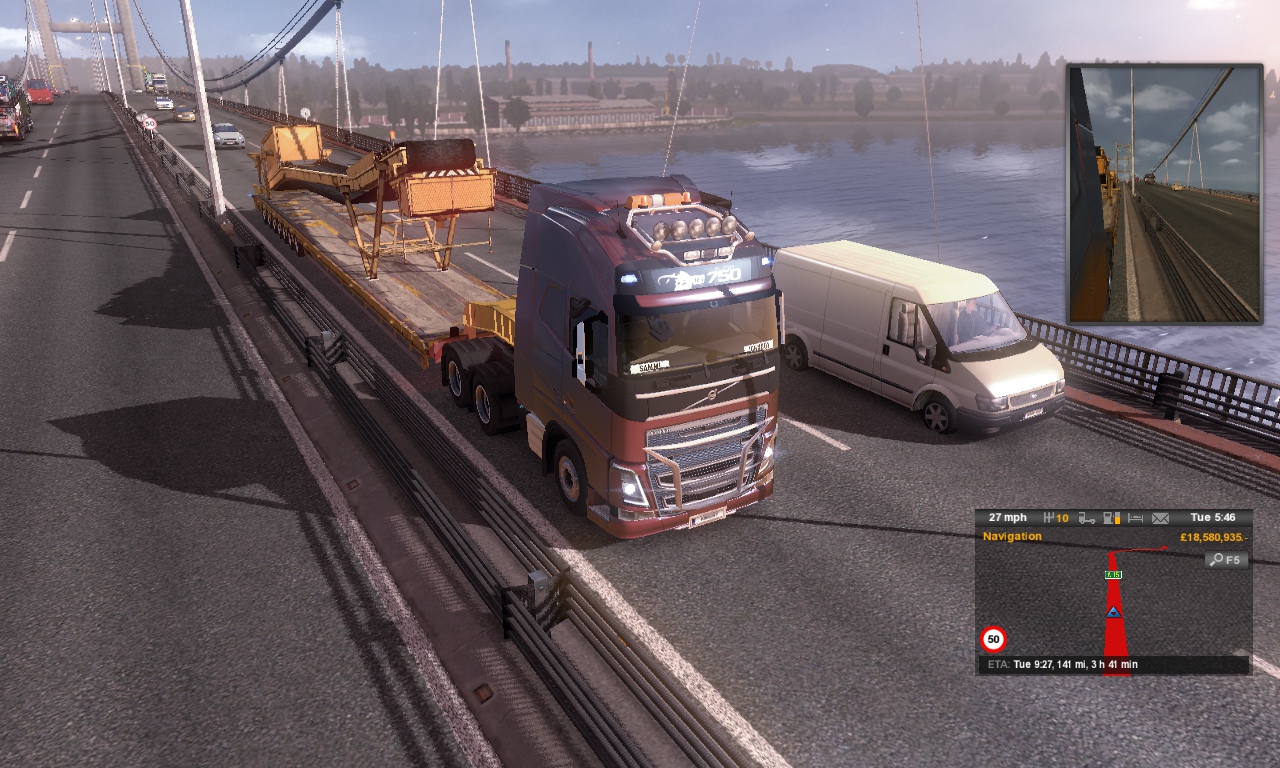This screenshot has height=768, width=1280.
Task: Activate the magnifier map zoom button
Action: pyautogui.click(x=1226, y=560)
